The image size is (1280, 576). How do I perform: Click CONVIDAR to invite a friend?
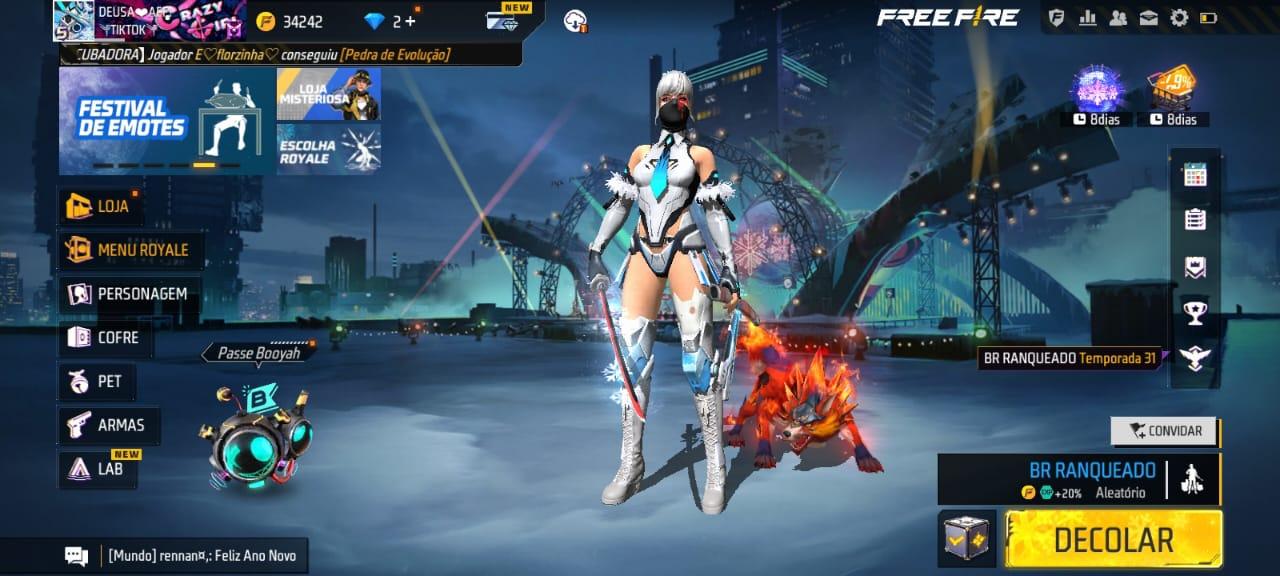tap(1163, 431)
